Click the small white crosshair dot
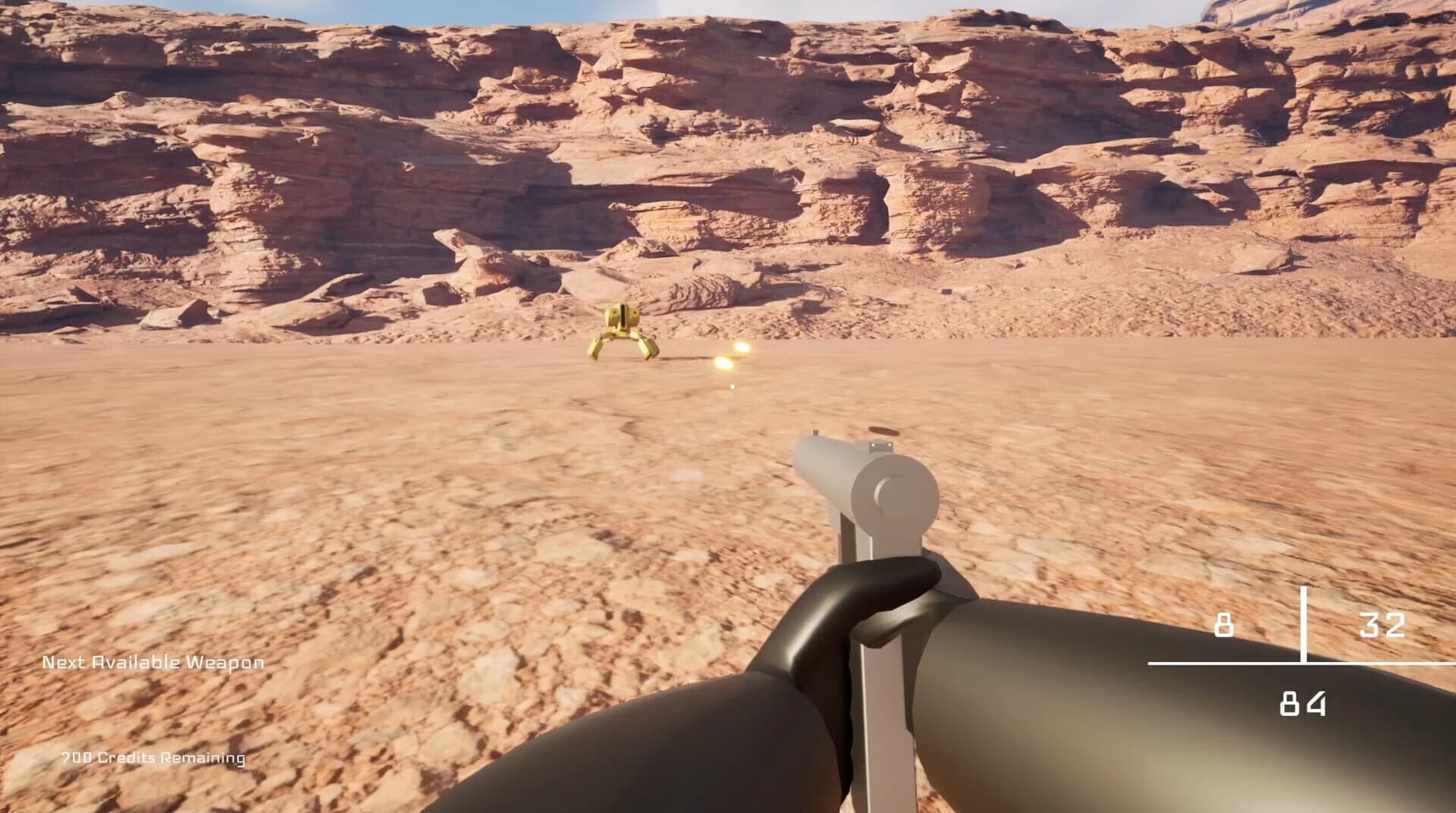This screenshot has width=1456, height=813. pos(731,386)
